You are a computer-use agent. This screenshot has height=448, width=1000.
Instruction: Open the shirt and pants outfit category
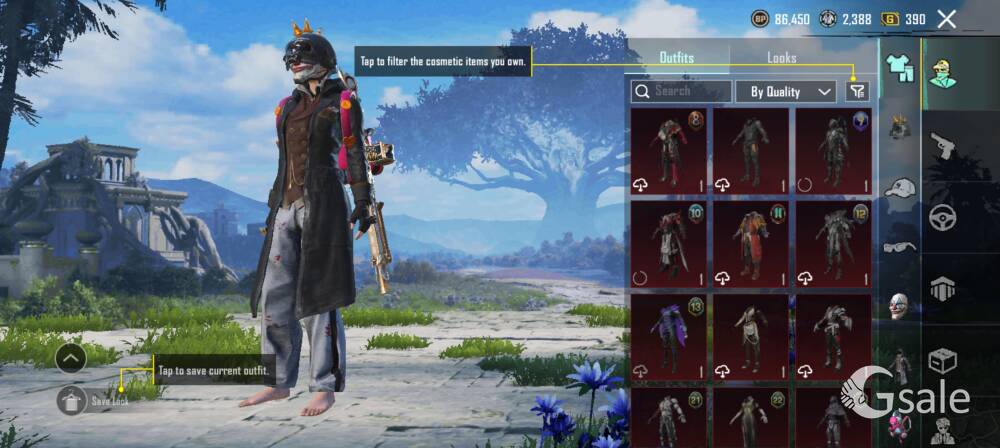click(900, 68)
